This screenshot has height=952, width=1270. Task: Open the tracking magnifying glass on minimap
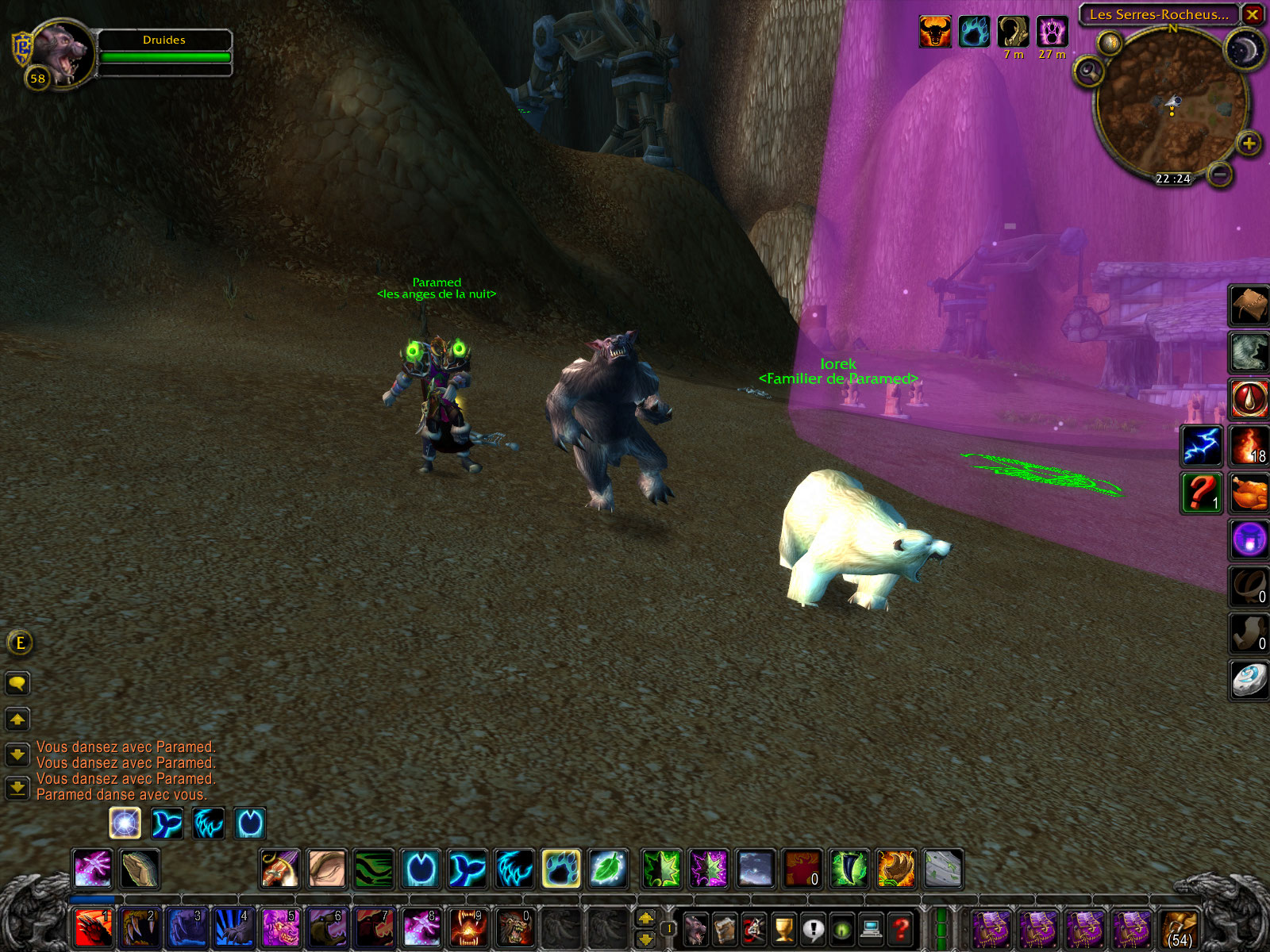(x=1090, y=72)
